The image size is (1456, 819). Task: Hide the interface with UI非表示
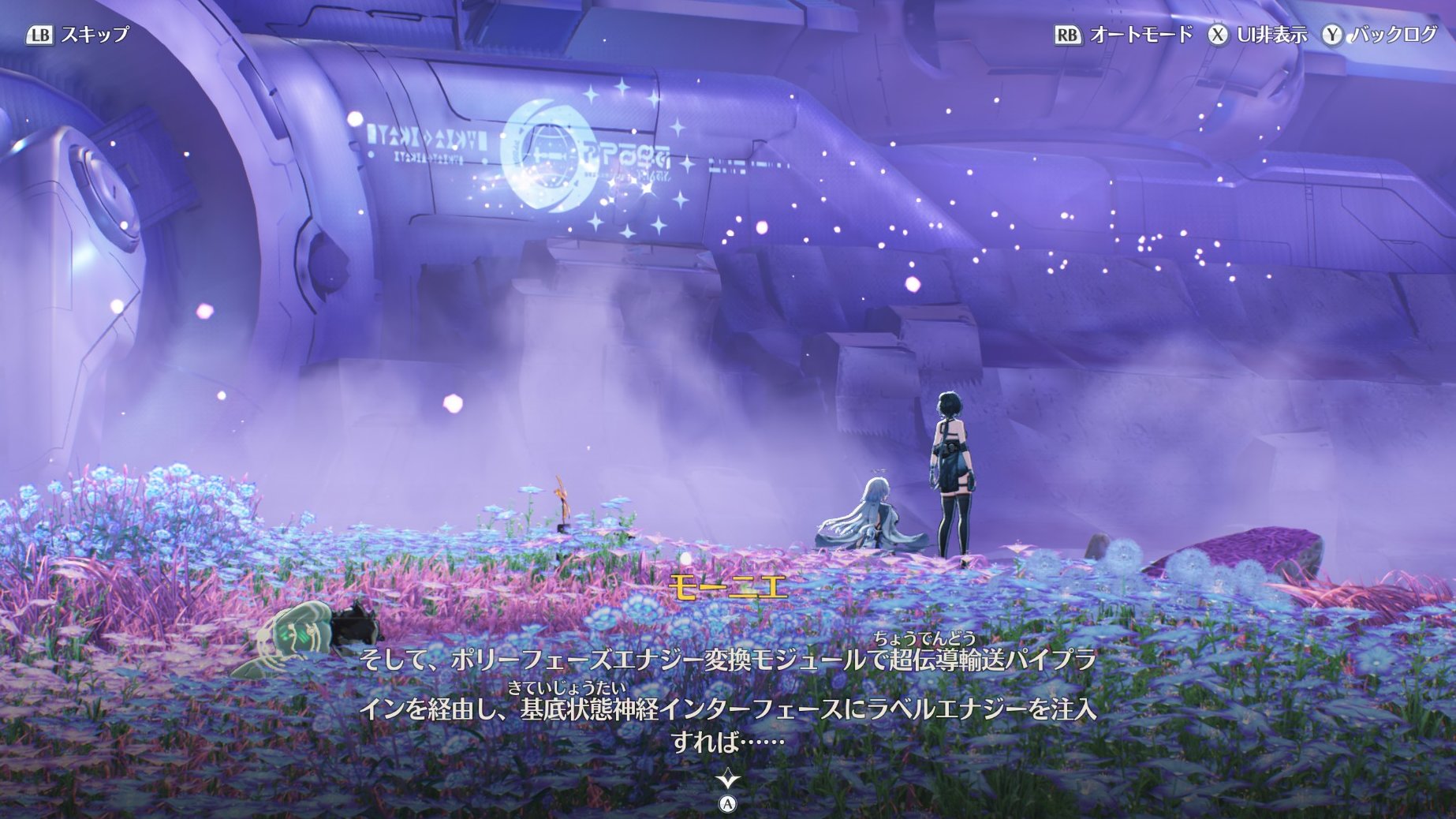tap(1257, 35)
